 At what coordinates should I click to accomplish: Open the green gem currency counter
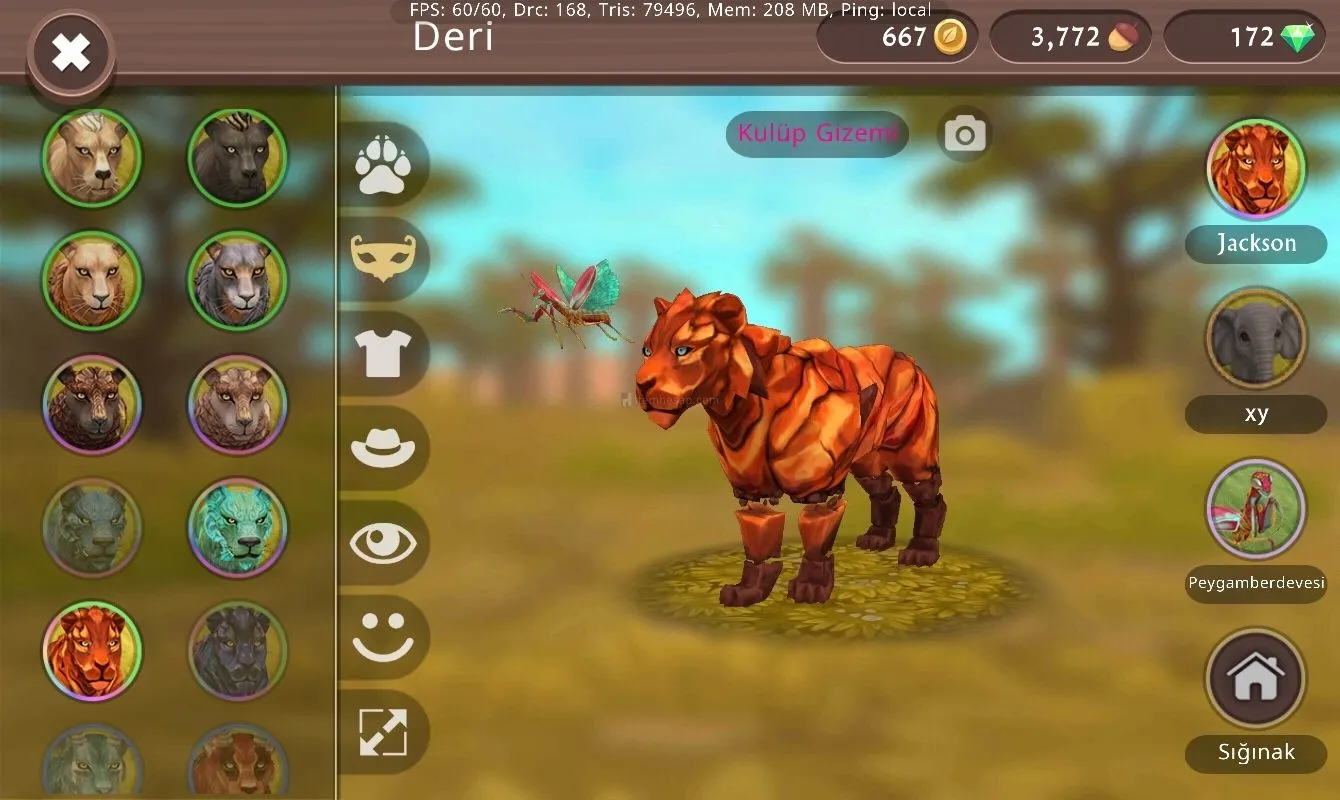pos(1245,38)
